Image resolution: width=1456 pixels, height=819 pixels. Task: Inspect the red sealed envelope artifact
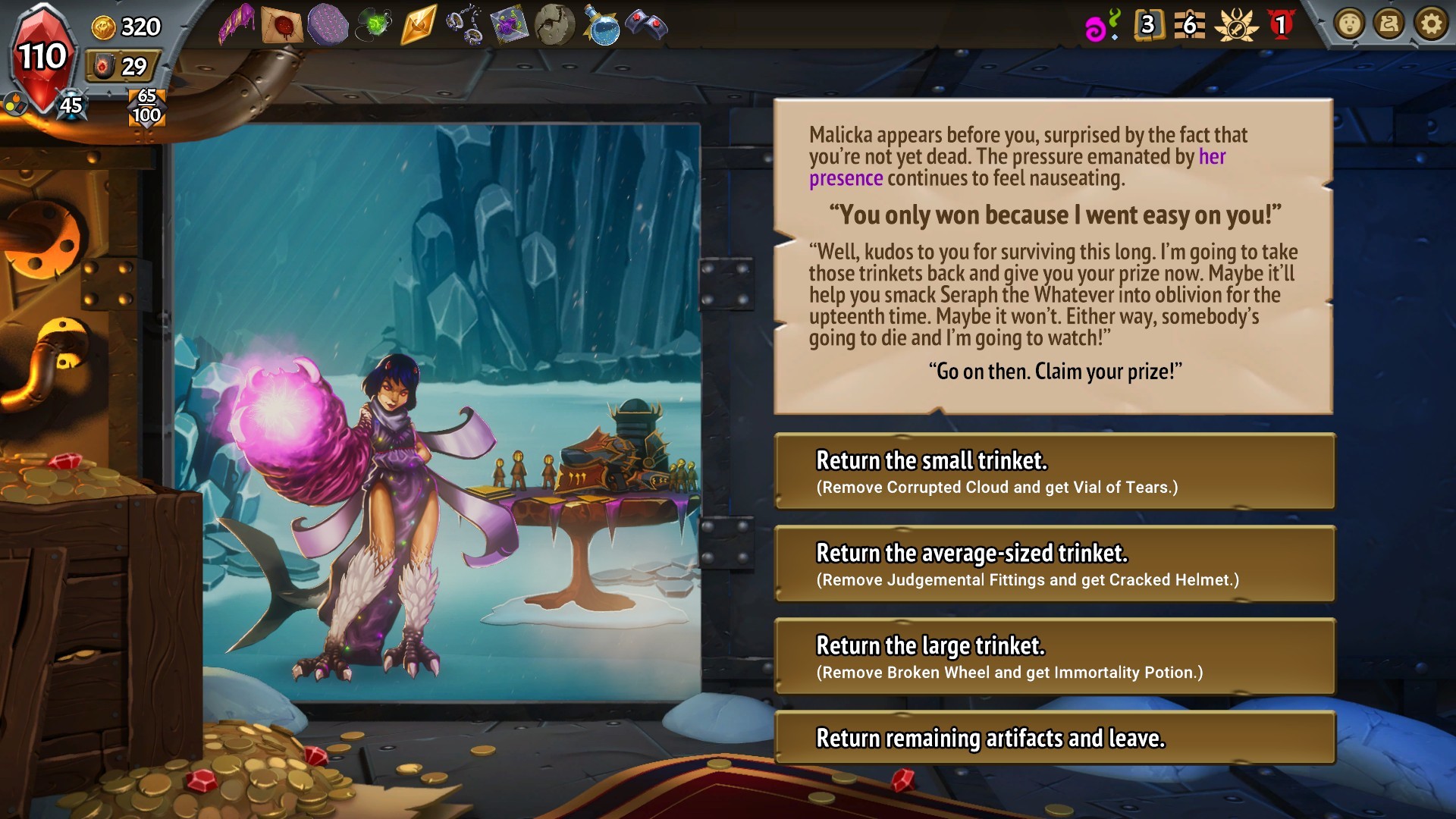coord(282,26)
